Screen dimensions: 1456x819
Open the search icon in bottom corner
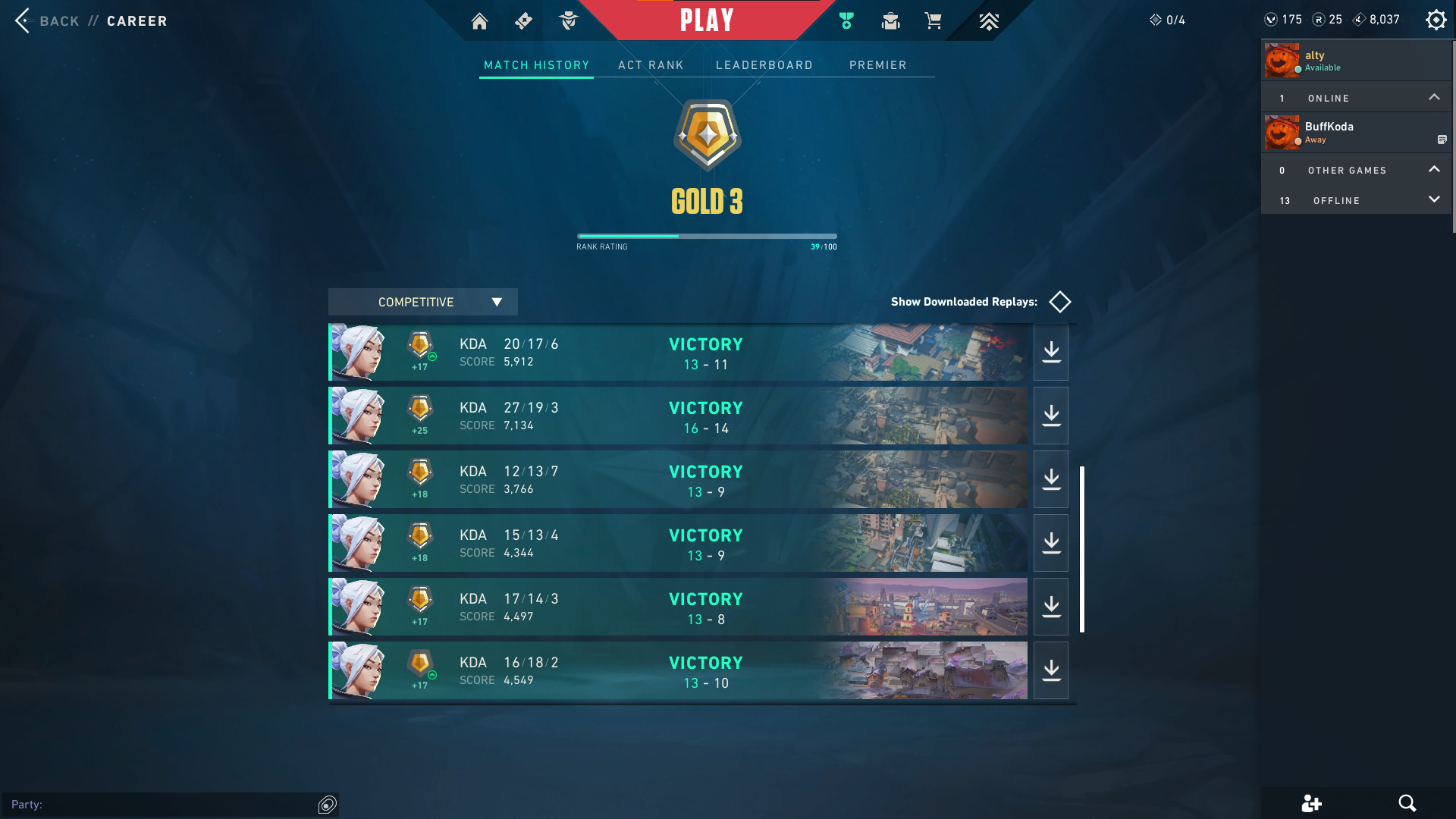tap(1408, 803)
